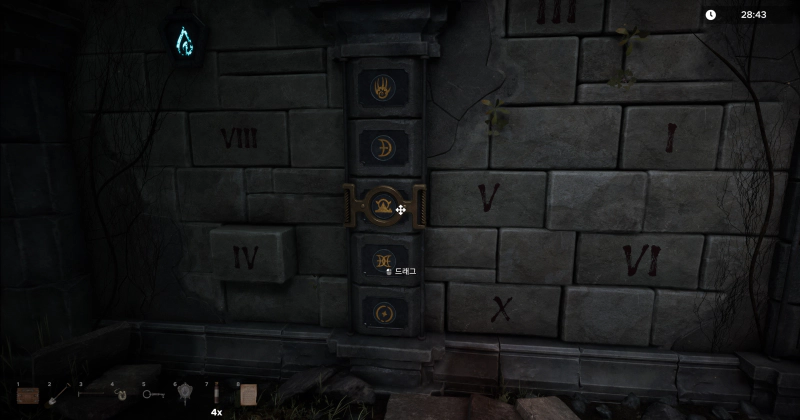Viewport: 800px width, 420px height.
Task: Select the thin metal rod item
Action: 91,394
